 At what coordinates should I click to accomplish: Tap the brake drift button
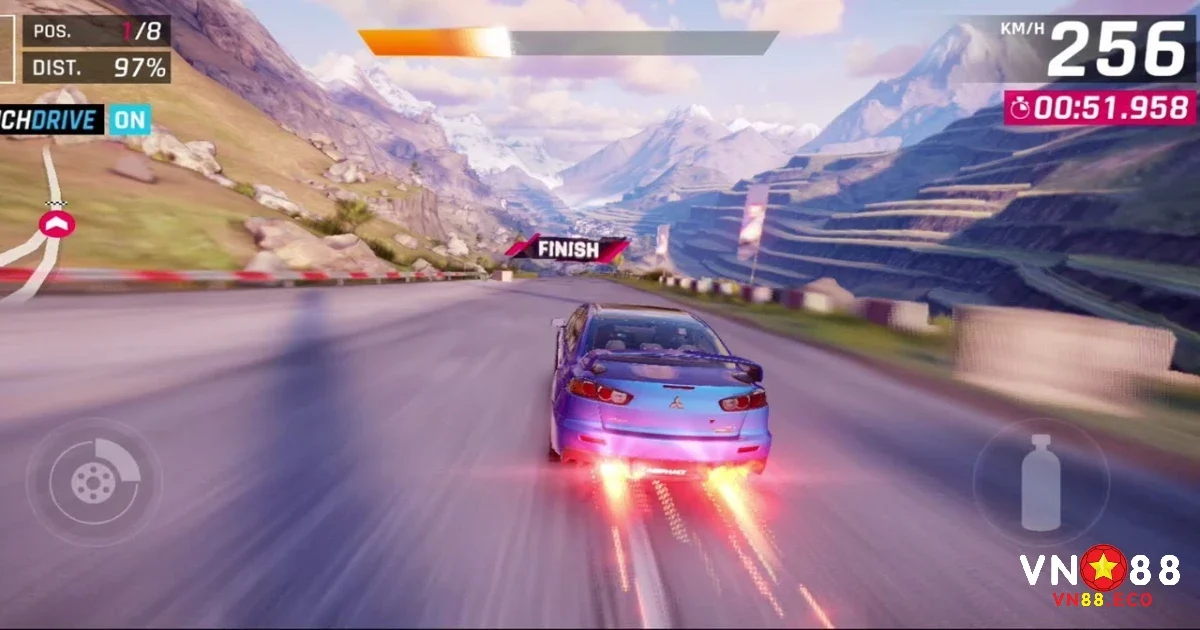point(93,482)
